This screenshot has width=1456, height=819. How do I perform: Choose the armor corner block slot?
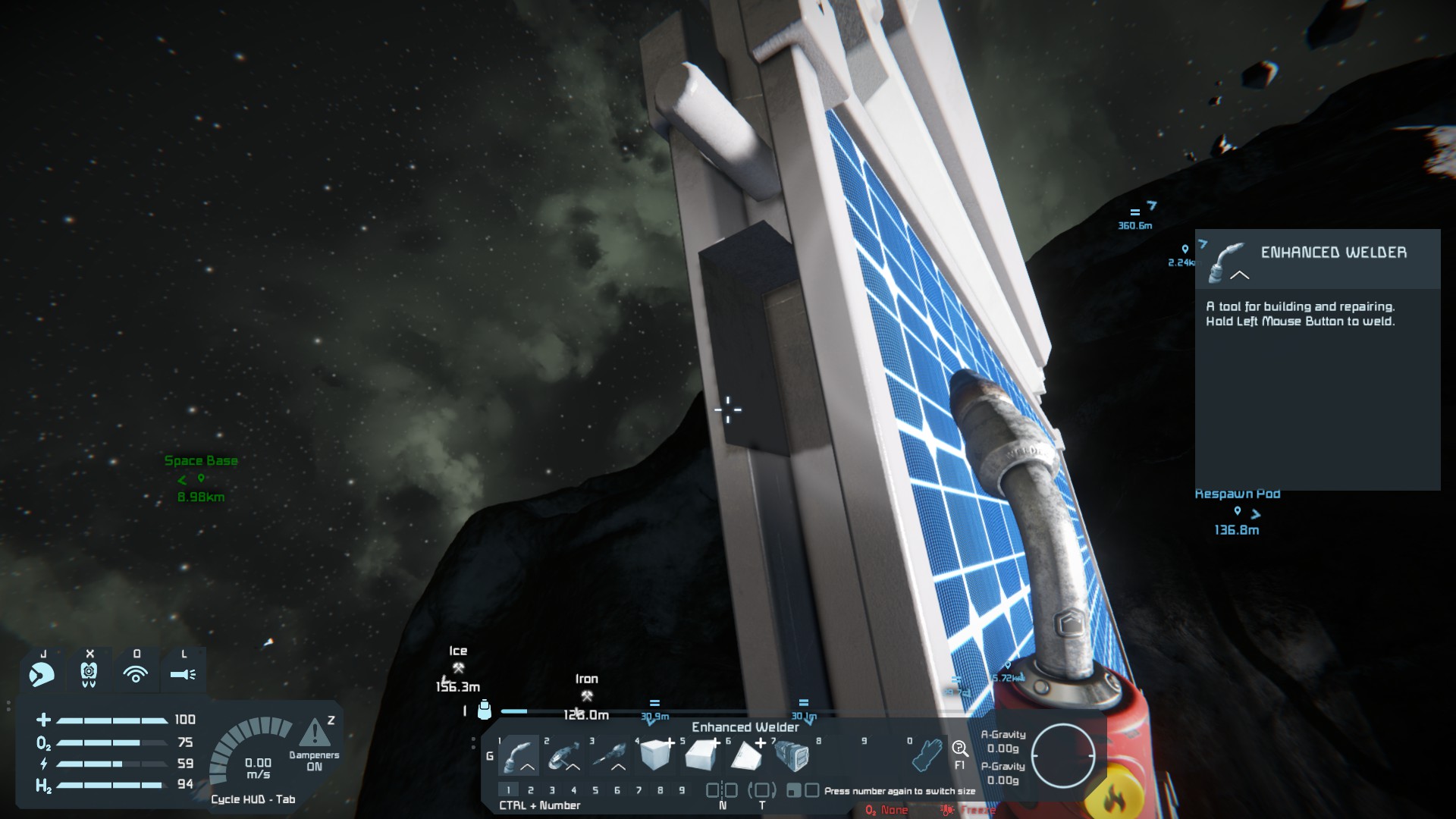[x=746, y=755]
